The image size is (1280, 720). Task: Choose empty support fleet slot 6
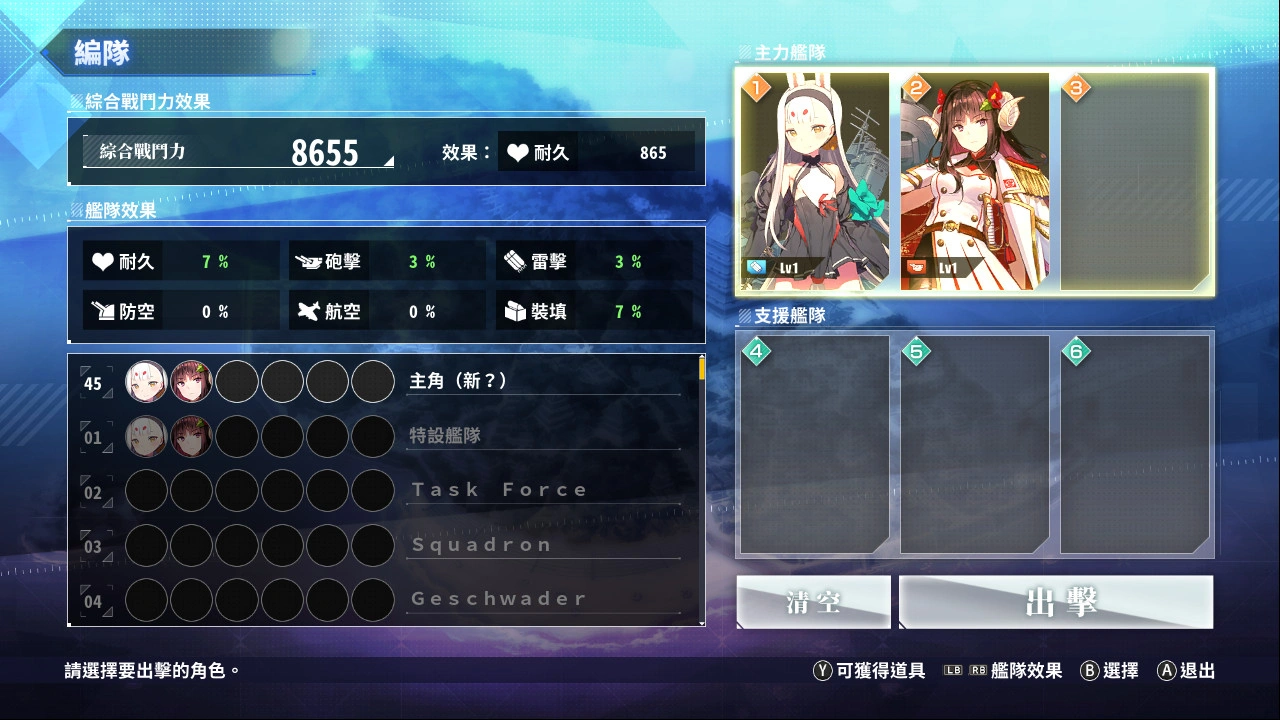click(x=1135, y=445)
